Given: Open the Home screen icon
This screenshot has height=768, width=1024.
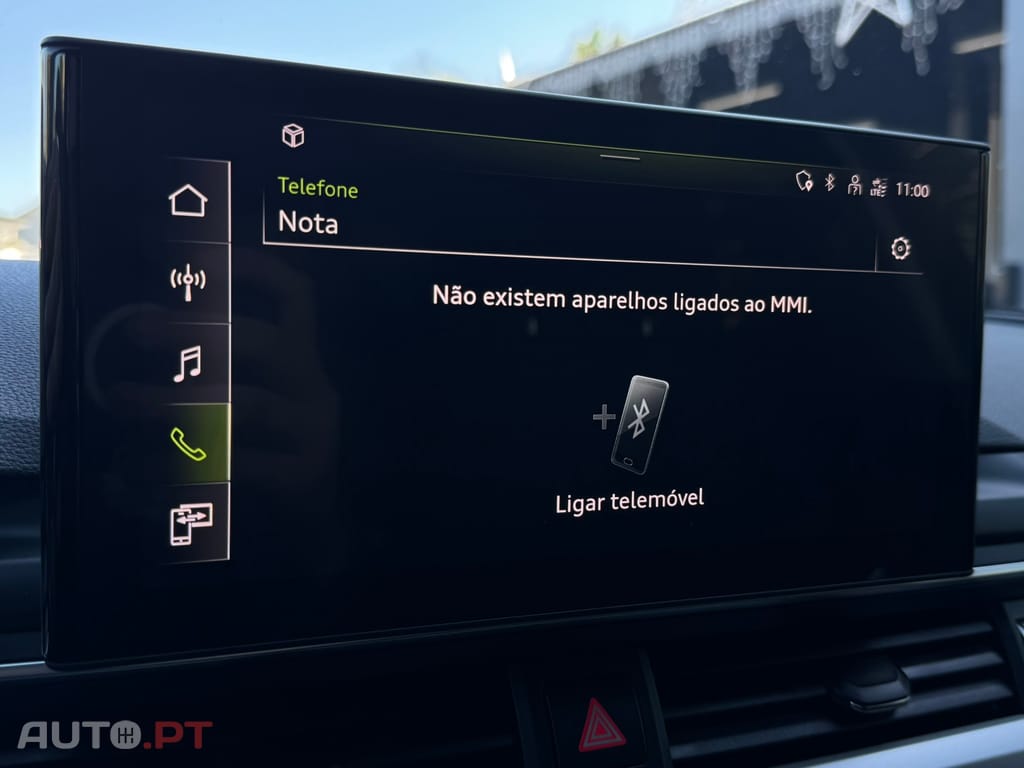Looking at the screenshot, I should click(188, 200).
